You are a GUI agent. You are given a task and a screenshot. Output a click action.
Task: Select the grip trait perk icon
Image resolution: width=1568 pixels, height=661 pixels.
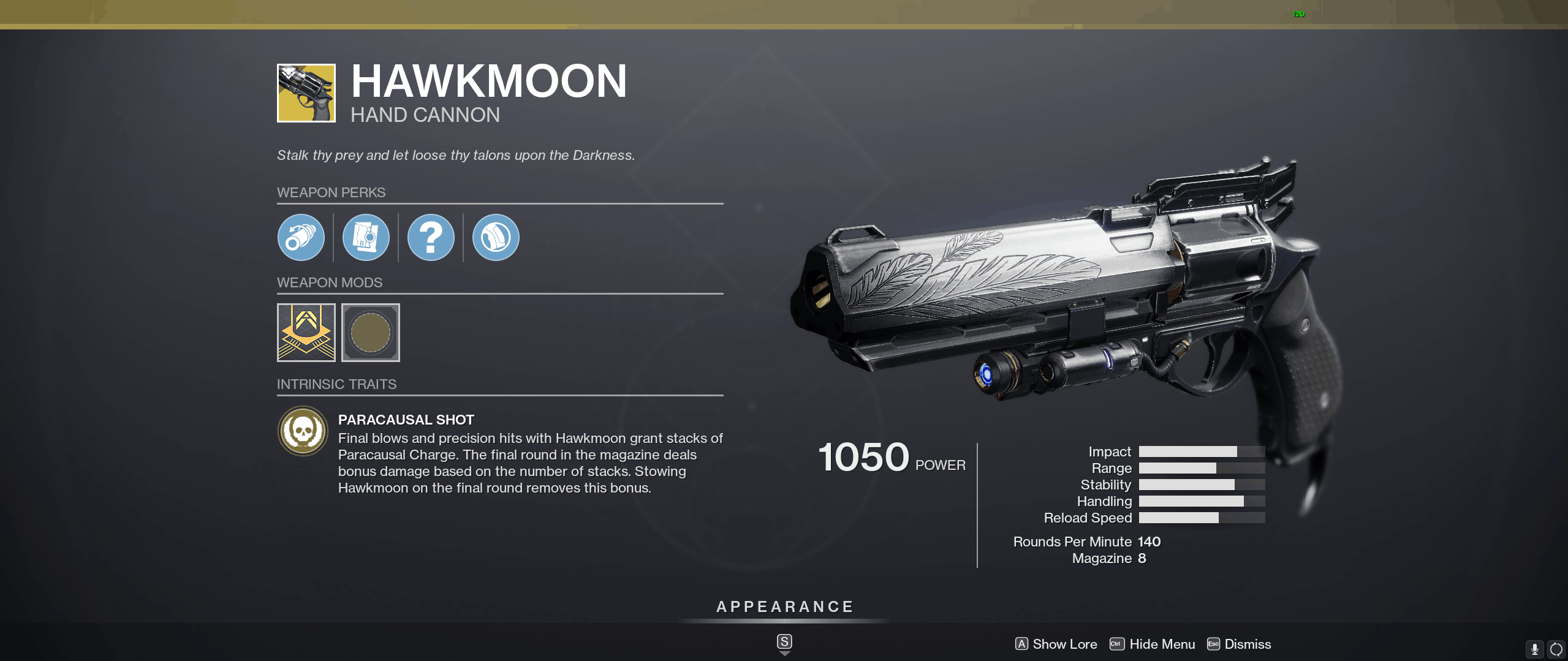pyautogui.click(x=496, y=237)
